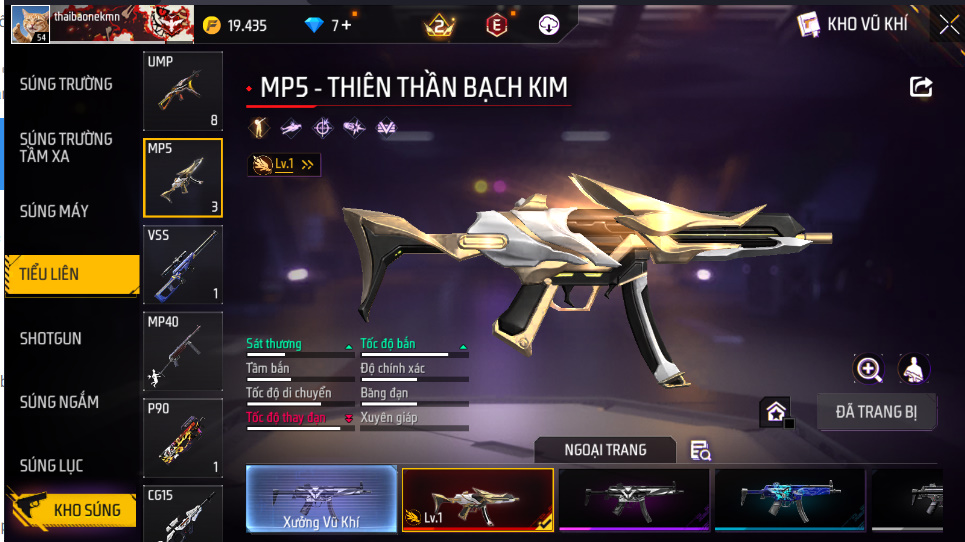Click the skin search filter icon
The width and height of the screenshot is (965, 542).
(701, 451)
